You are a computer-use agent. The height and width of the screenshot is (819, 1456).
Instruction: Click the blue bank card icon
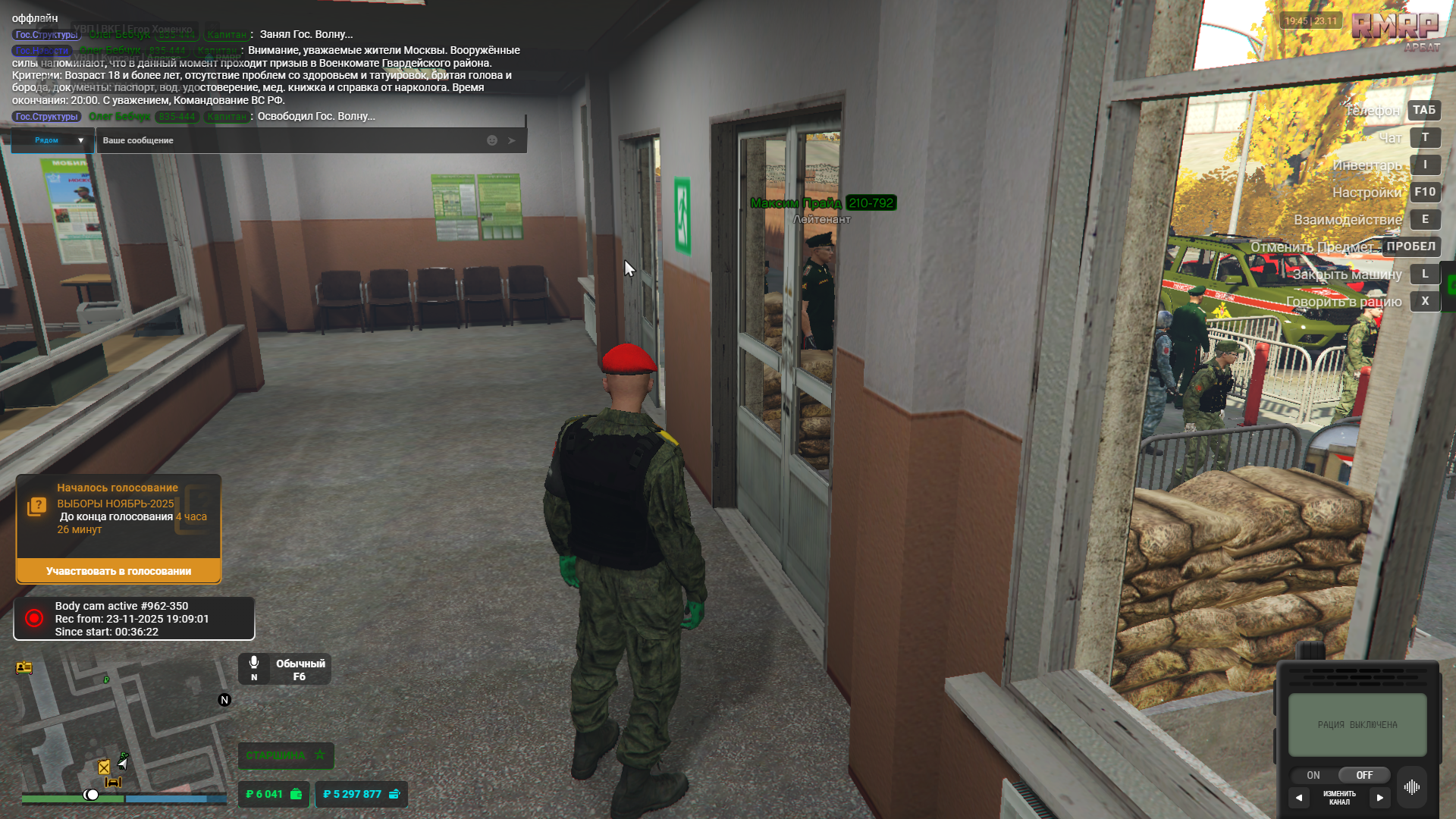coord(394,794)
